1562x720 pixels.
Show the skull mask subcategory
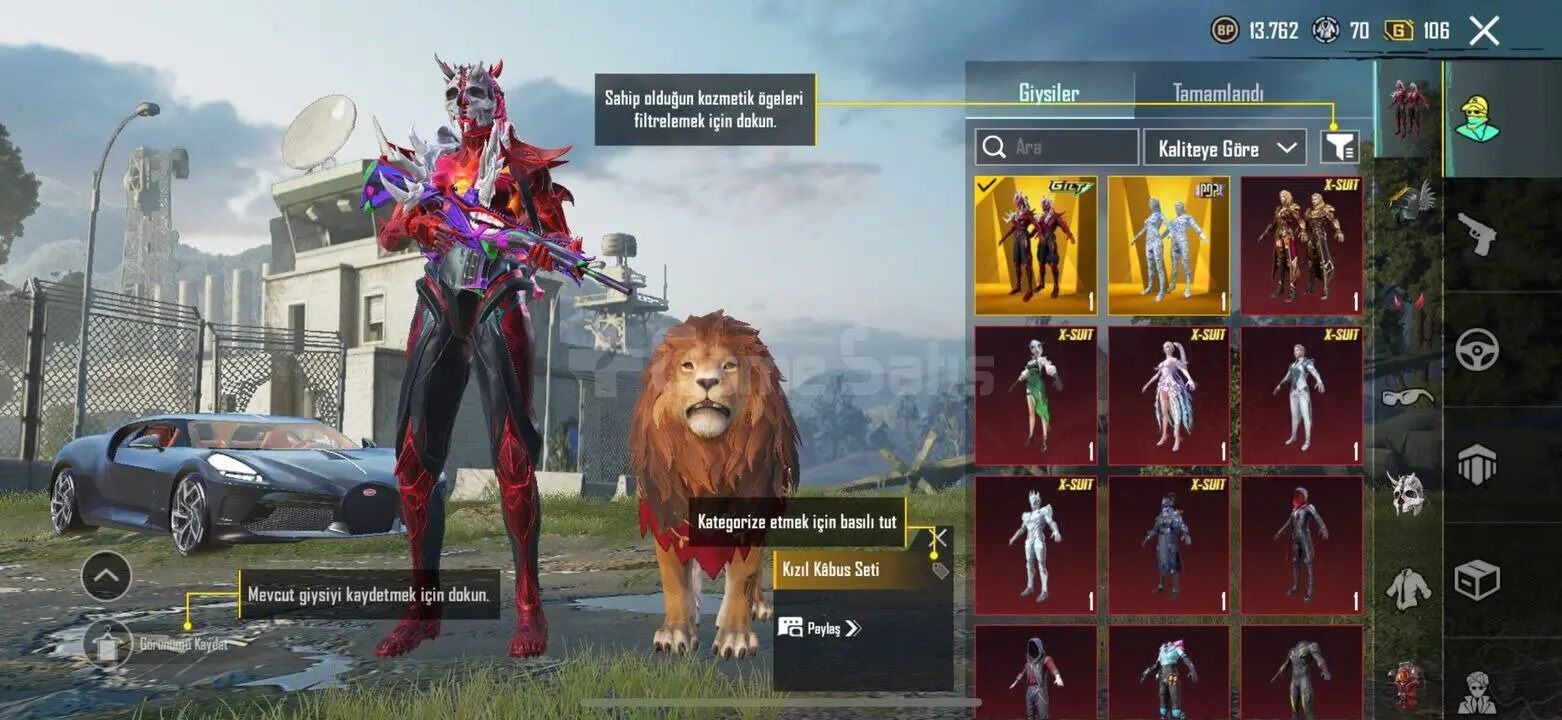pos(1408,493)
